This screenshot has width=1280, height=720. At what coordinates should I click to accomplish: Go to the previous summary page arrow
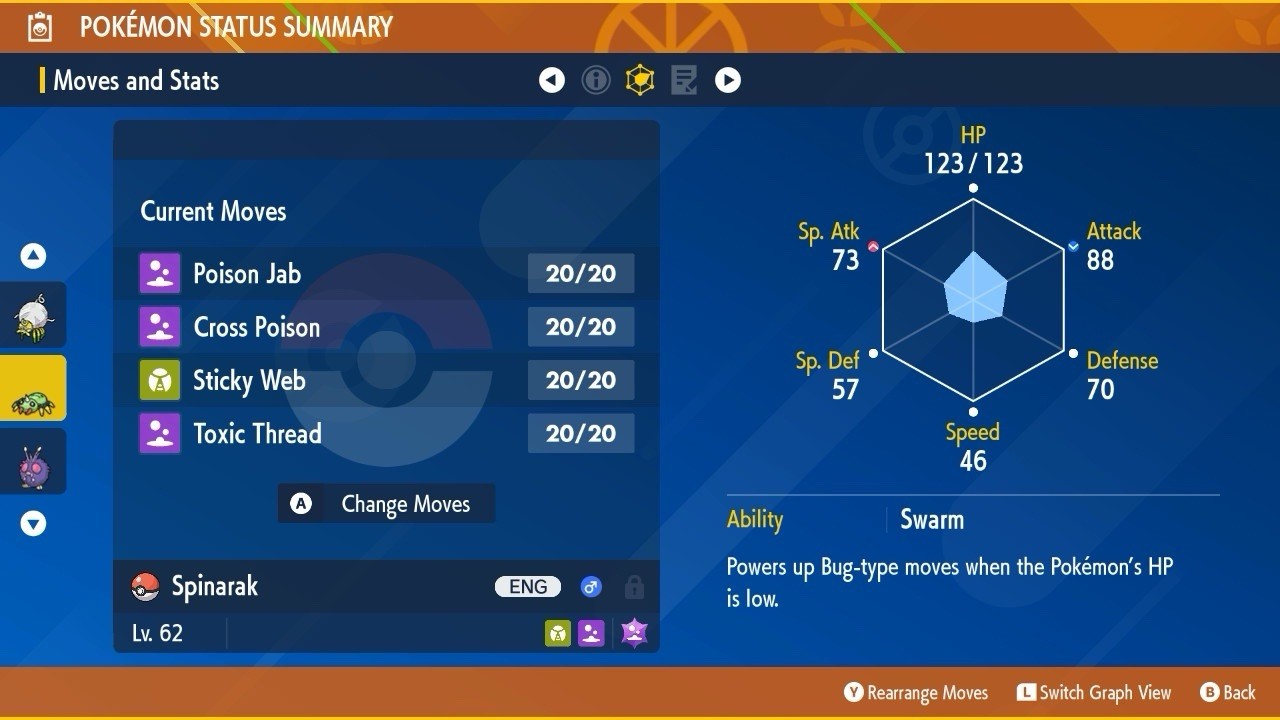tap(552, 80)
